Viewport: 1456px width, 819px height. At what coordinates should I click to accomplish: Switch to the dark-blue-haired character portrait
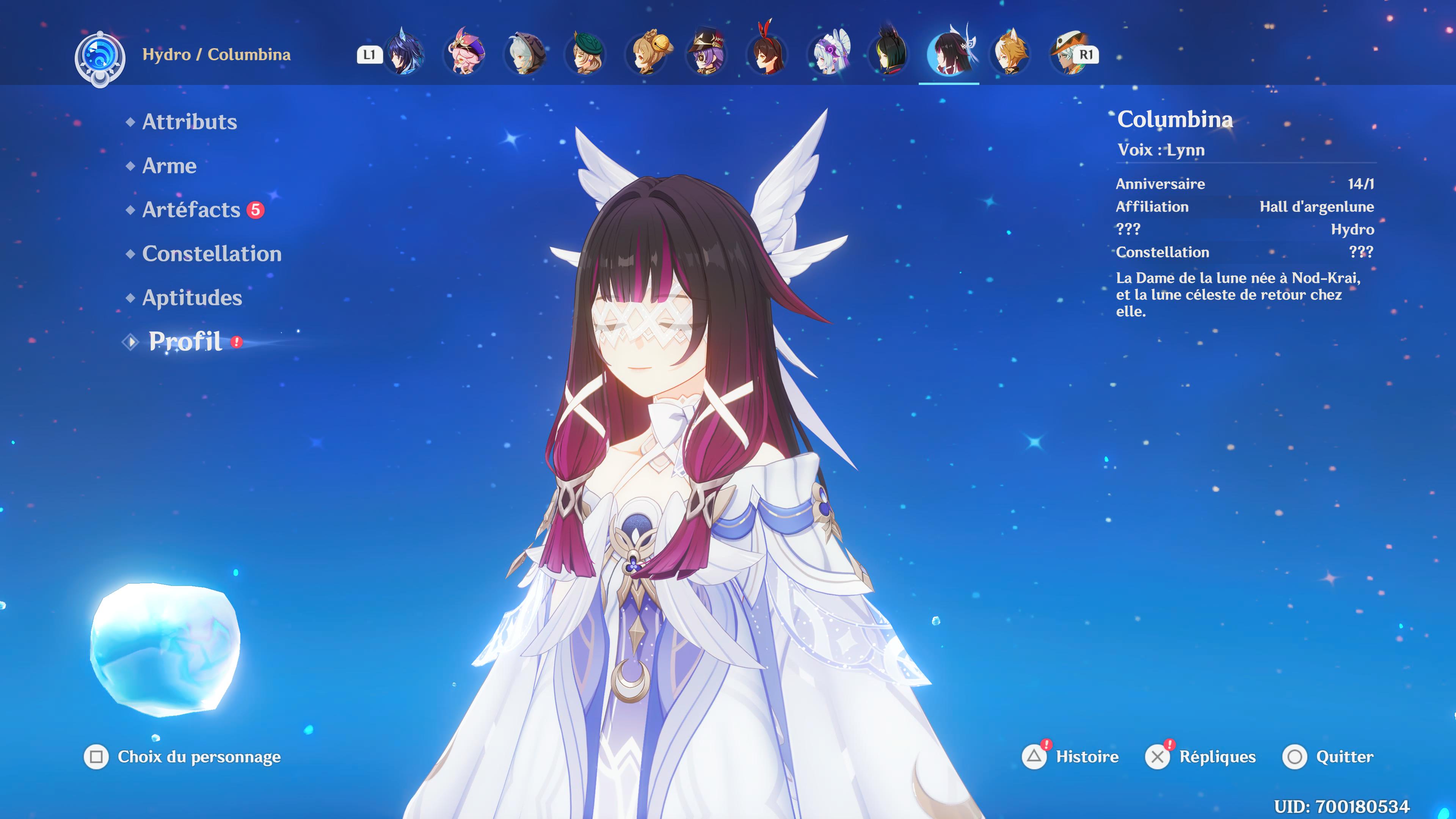coord(404,54)
